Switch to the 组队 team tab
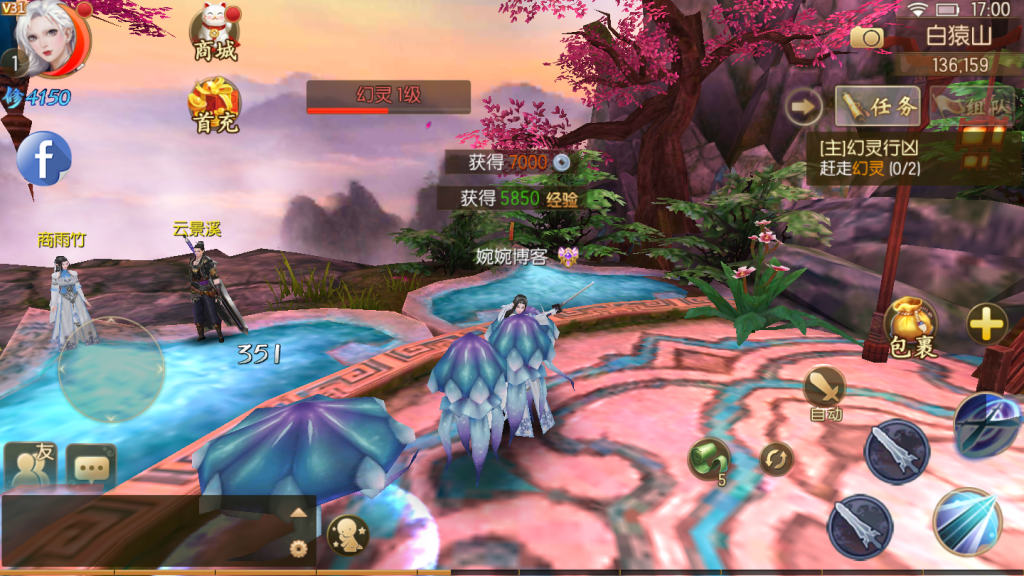Viewport: 1024px width, 576px height. (972, 105)
